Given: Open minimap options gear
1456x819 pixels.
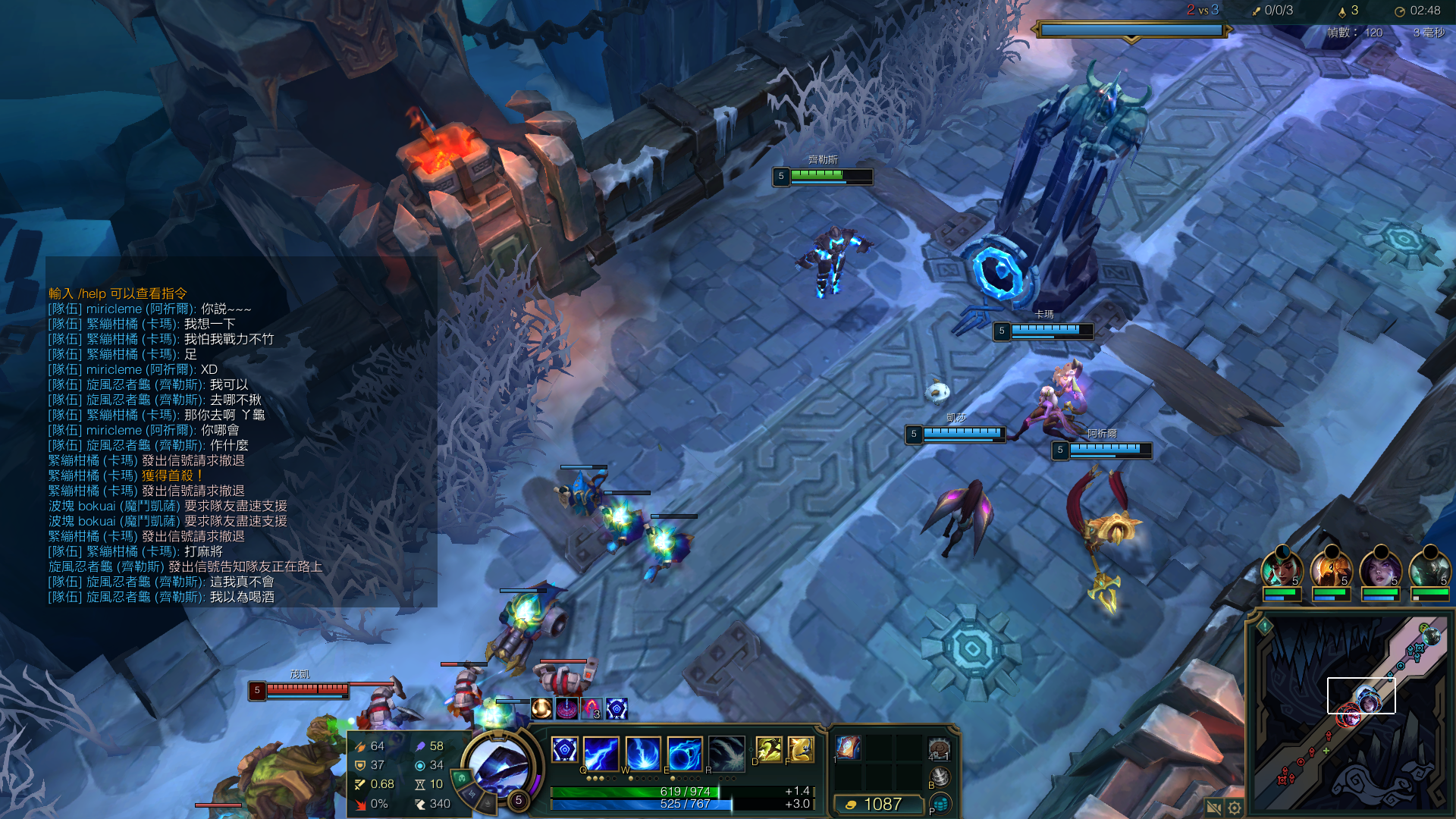Looking at the screenshot, I should pos(1235,808).
